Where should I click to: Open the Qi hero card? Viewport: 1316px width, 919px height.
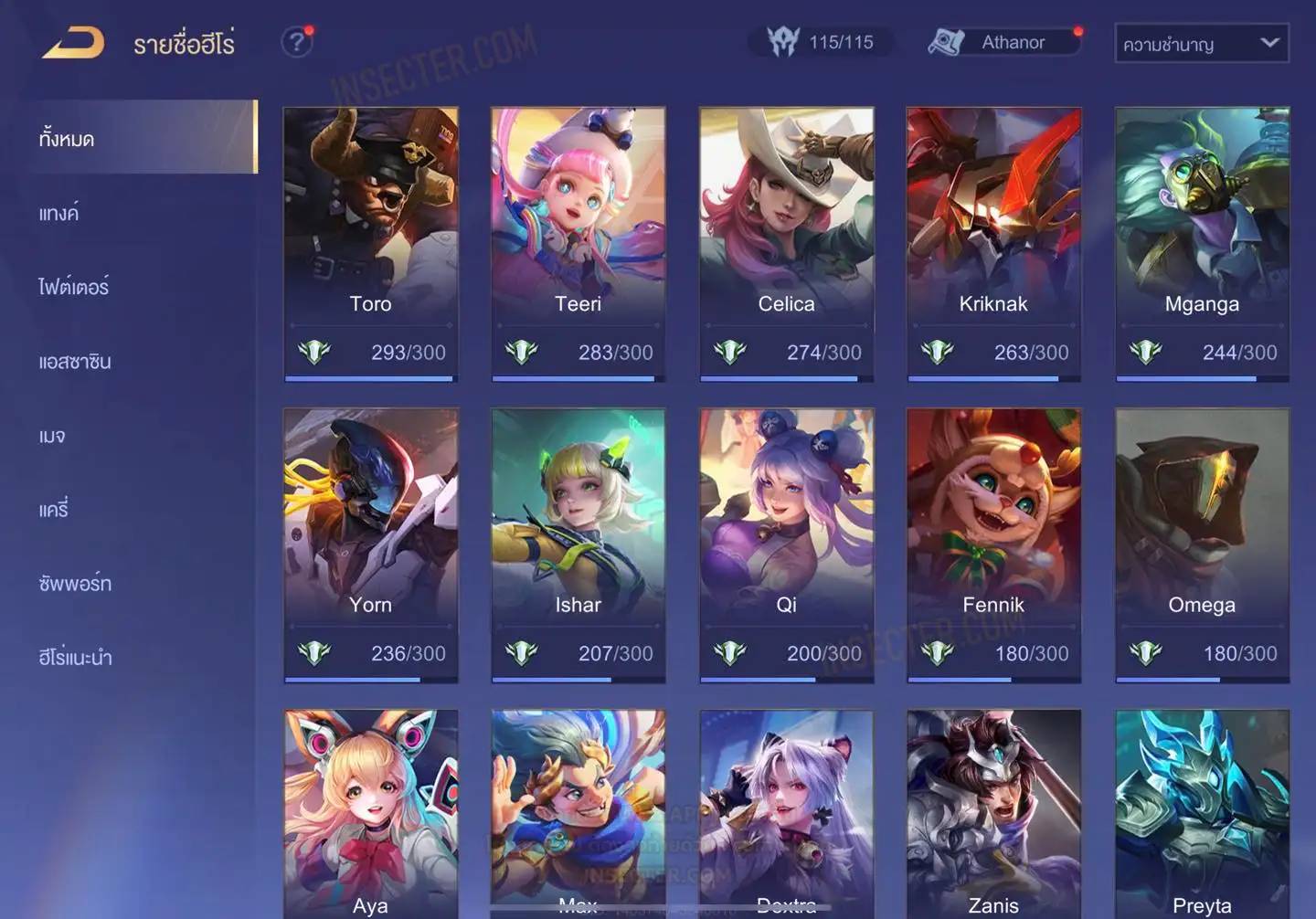click(x=786, y=544)
